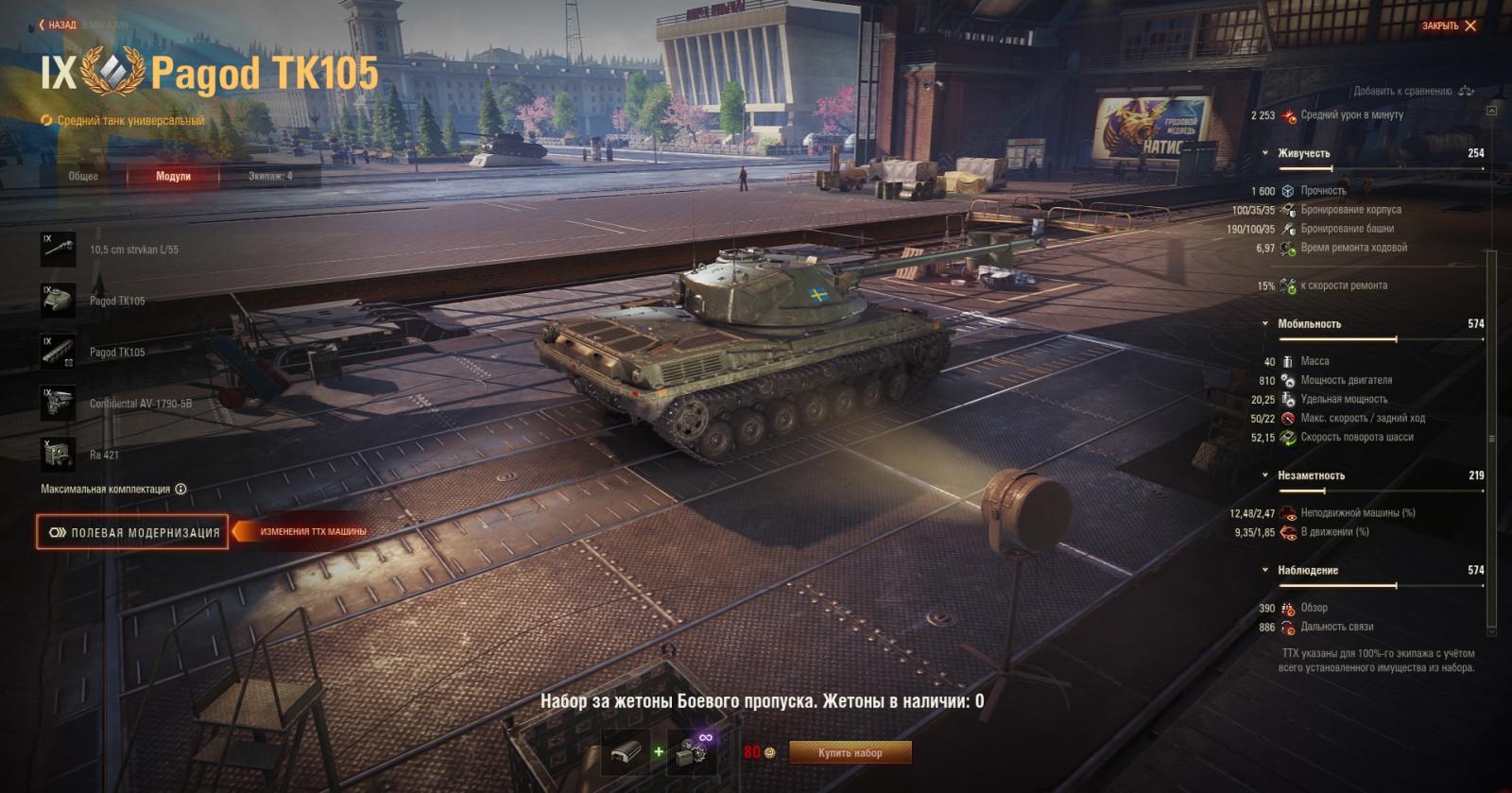
Task: Collapse the Наблюдение stats section
Action: tap(1263, 570)
